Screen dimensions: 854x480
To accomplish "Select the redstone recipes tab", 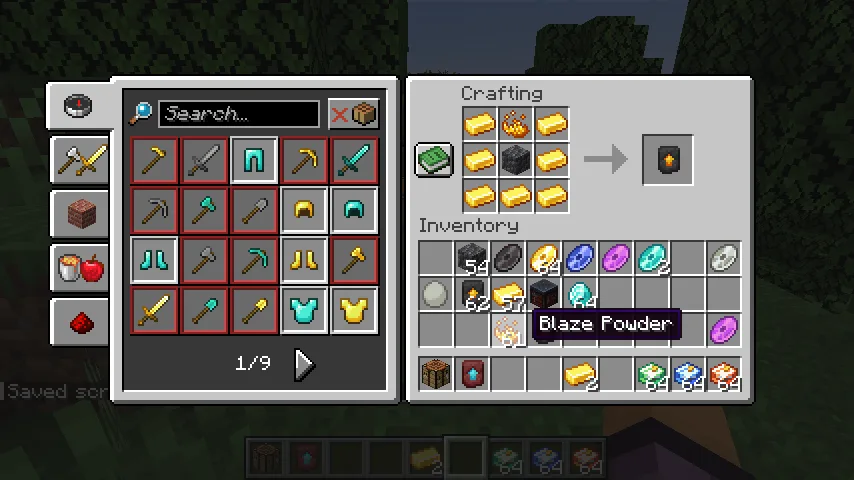I will pyautogui.click(x=81, y=321).
